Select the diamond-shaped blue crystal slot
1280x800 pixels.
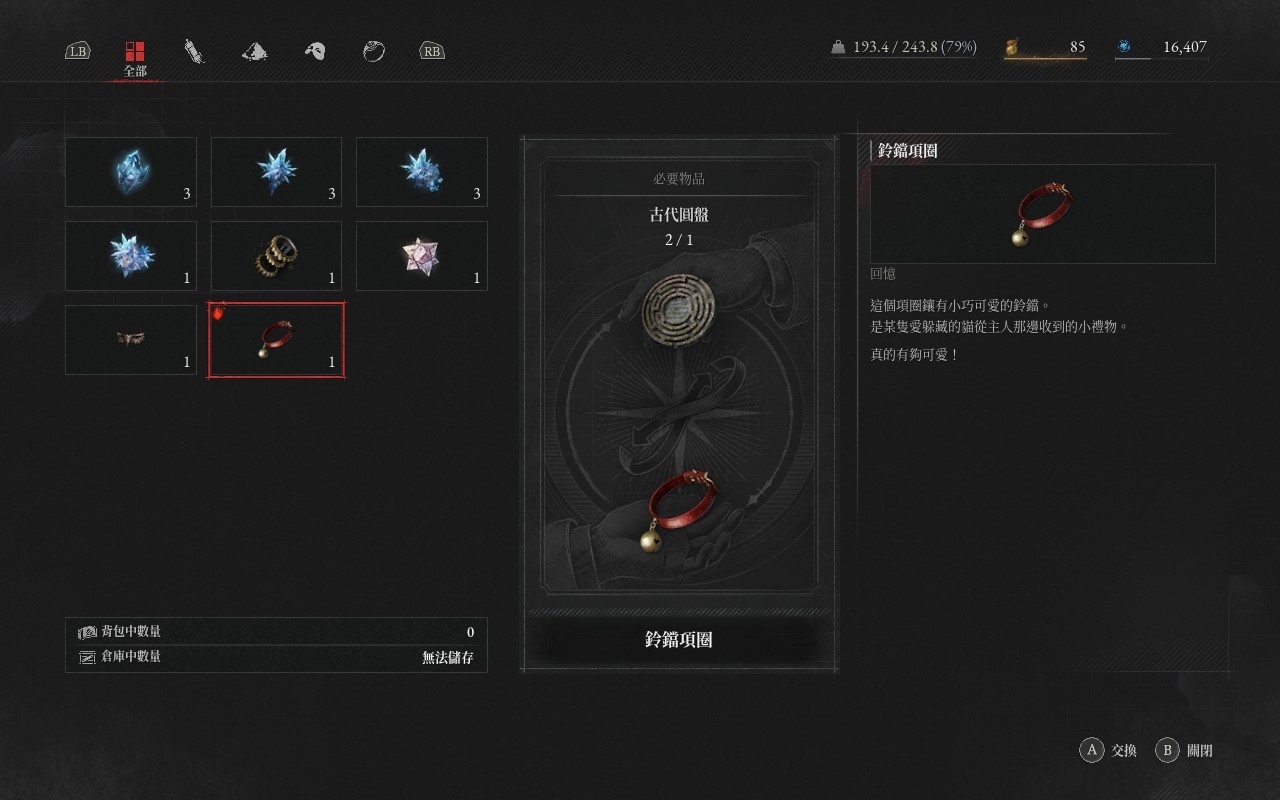coord(131,172)
